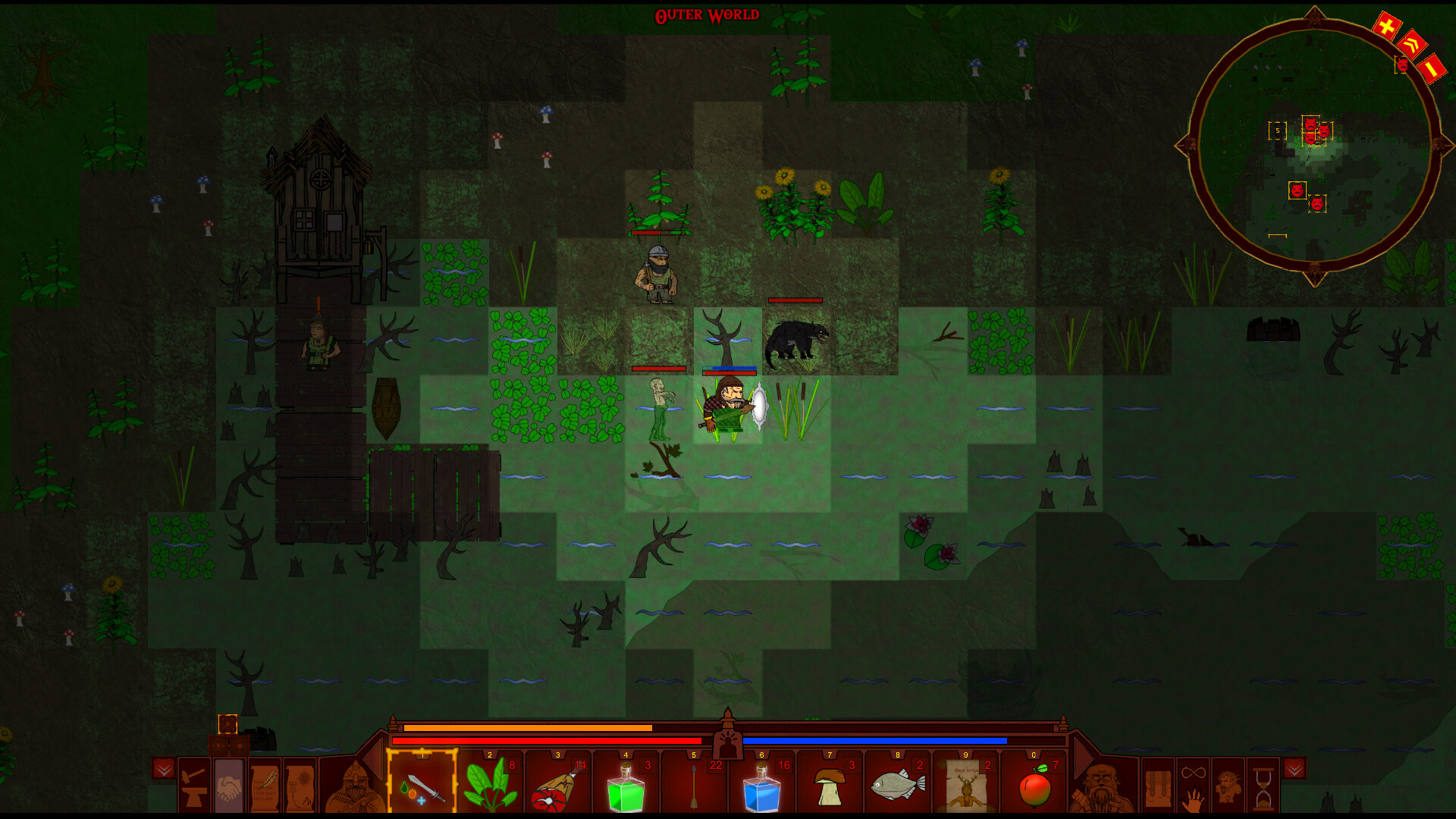Toggle the hourglass time icon

1263,789
